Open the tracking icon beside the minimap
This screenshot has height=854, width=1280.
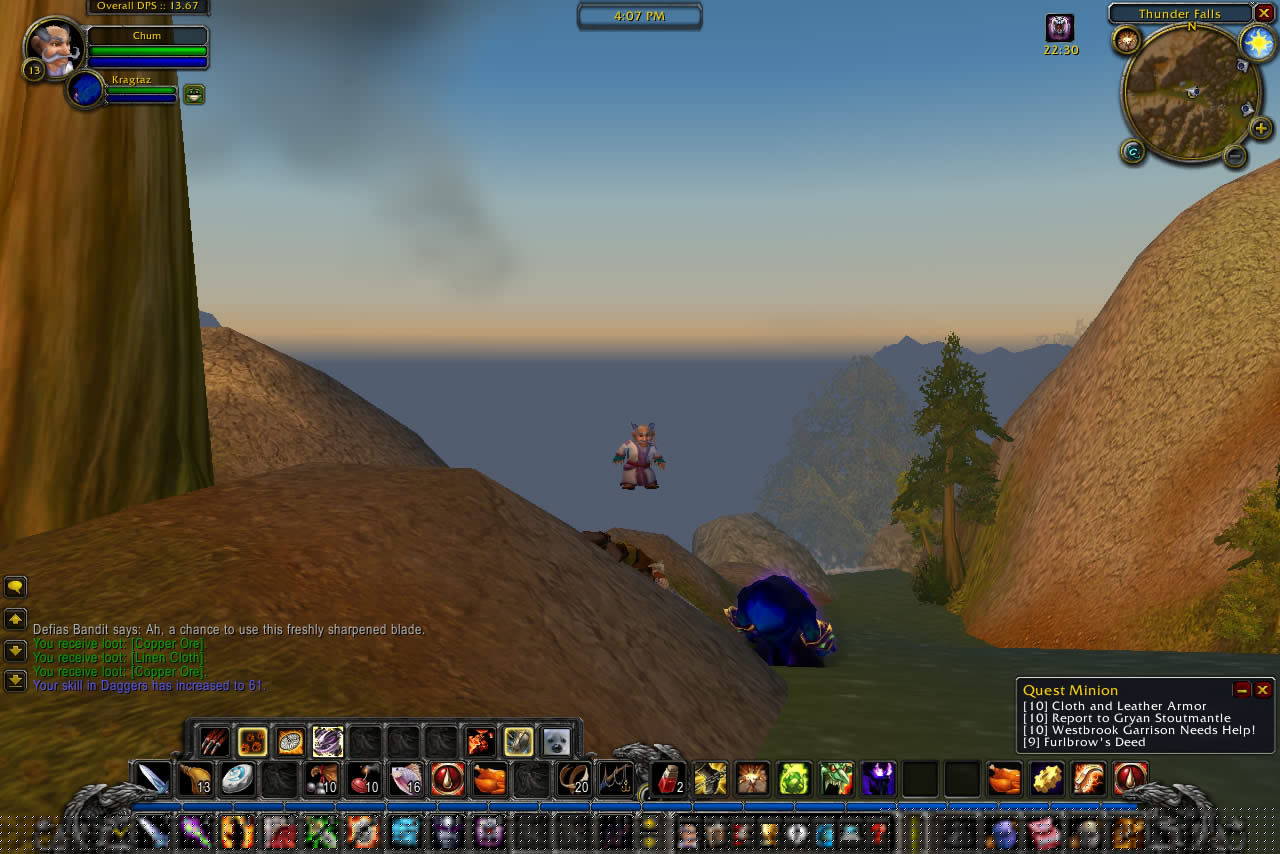click(1127, 40)
